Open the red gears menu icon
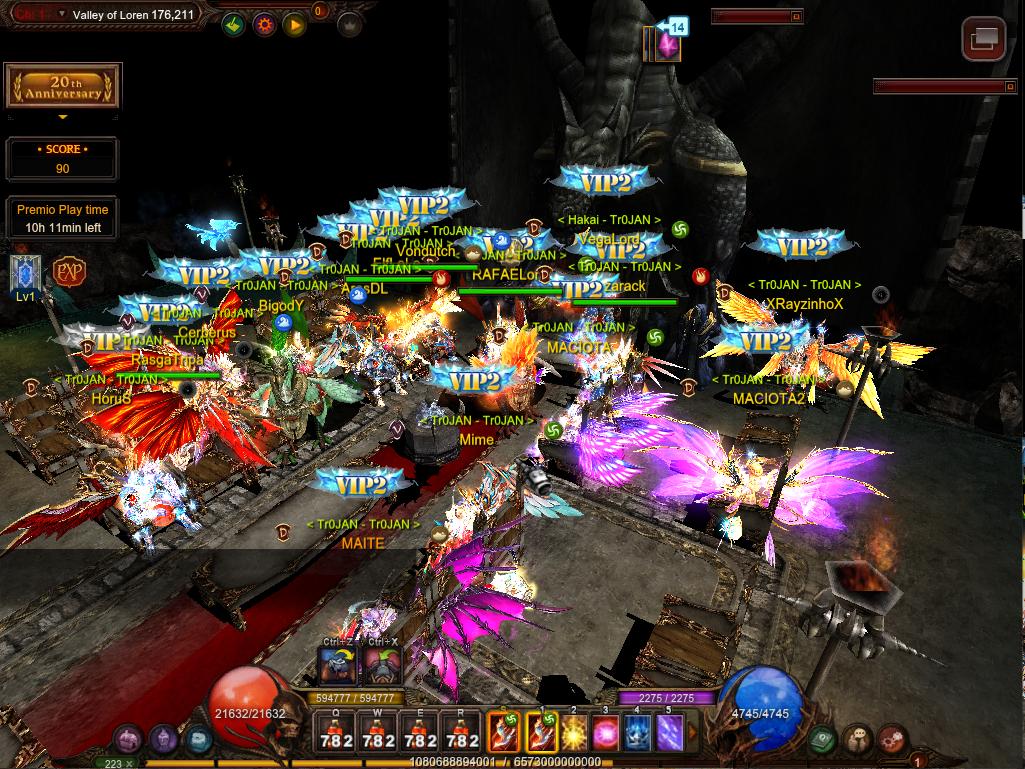Viewport: 1025px width, 769px height. click(891, 741)
